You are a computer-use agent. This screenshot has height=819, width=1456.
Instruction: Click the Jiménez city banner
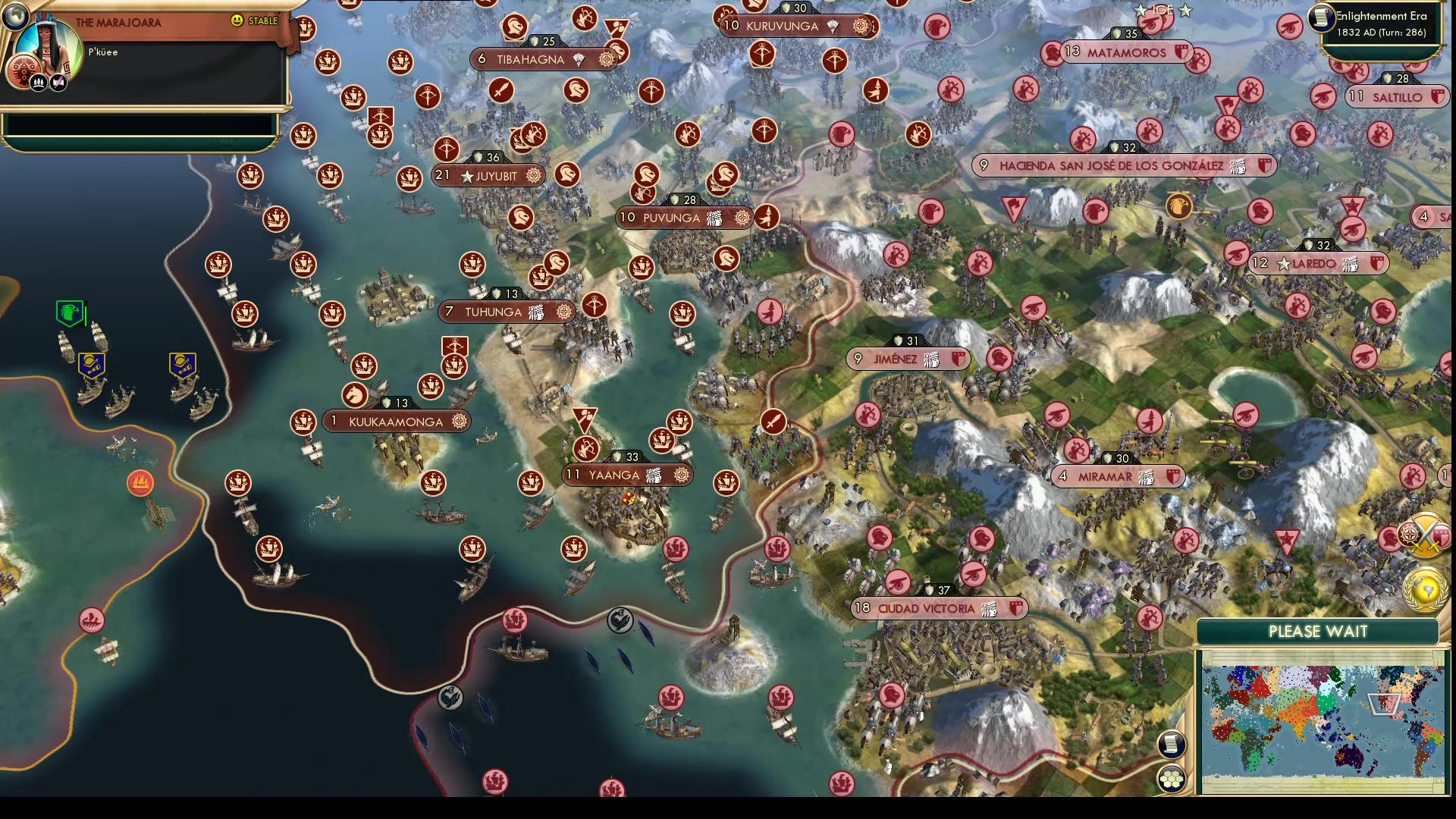point(908,358)
